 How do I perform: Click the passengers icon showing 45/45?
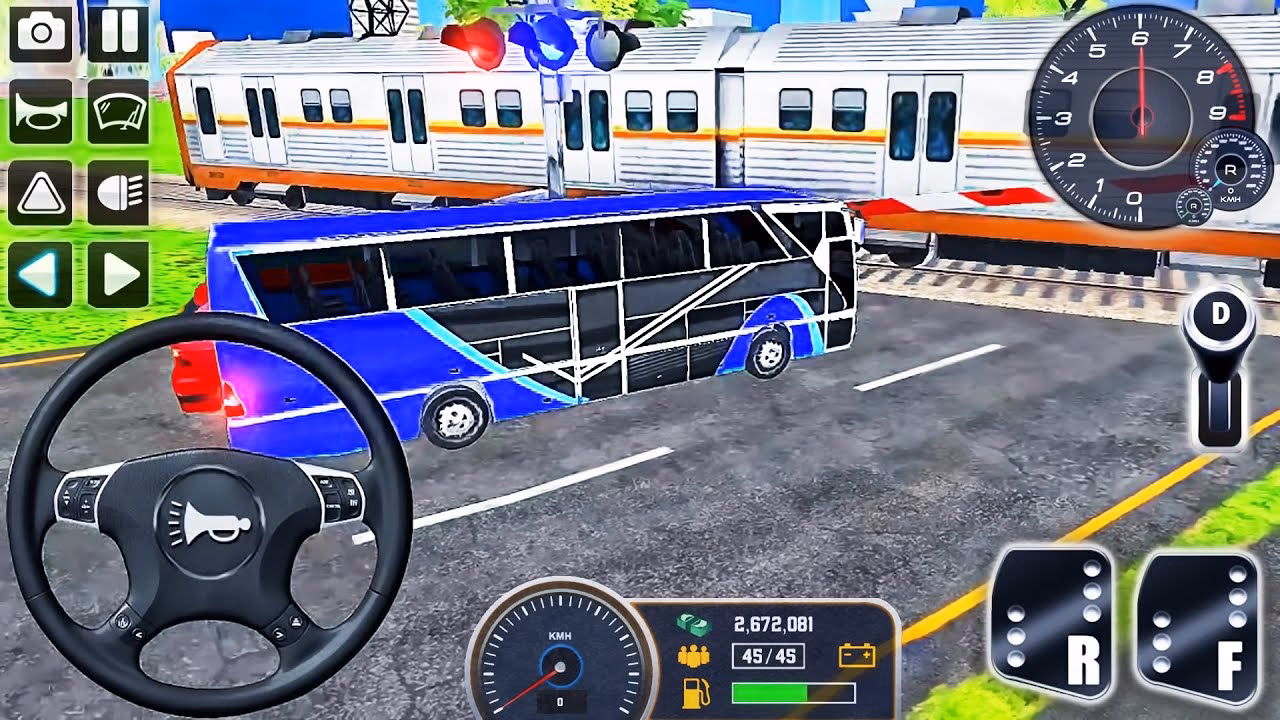tap(694, 656)
